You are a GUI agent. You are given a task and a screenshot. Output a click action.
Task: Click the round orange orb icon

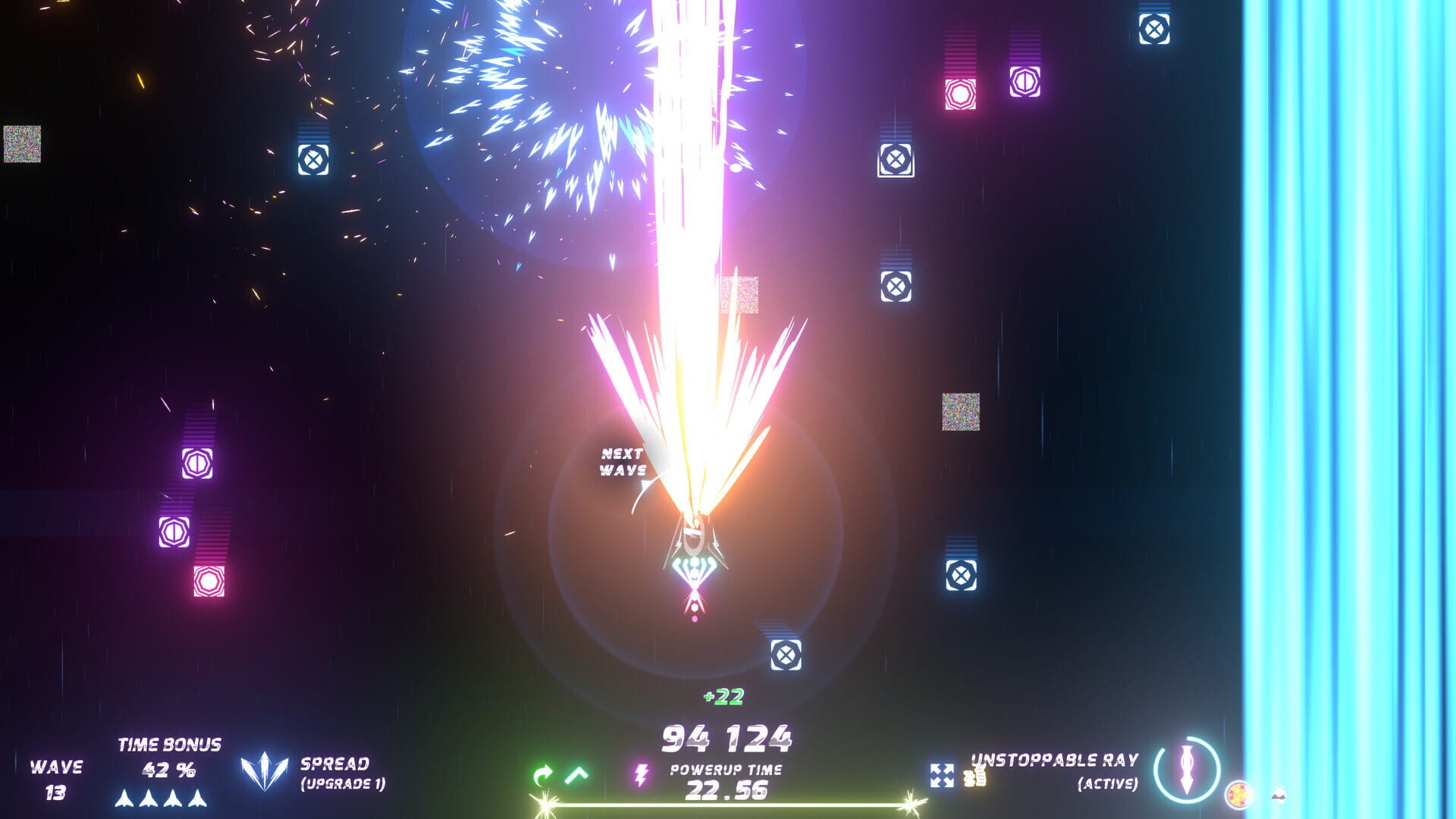1238,794
